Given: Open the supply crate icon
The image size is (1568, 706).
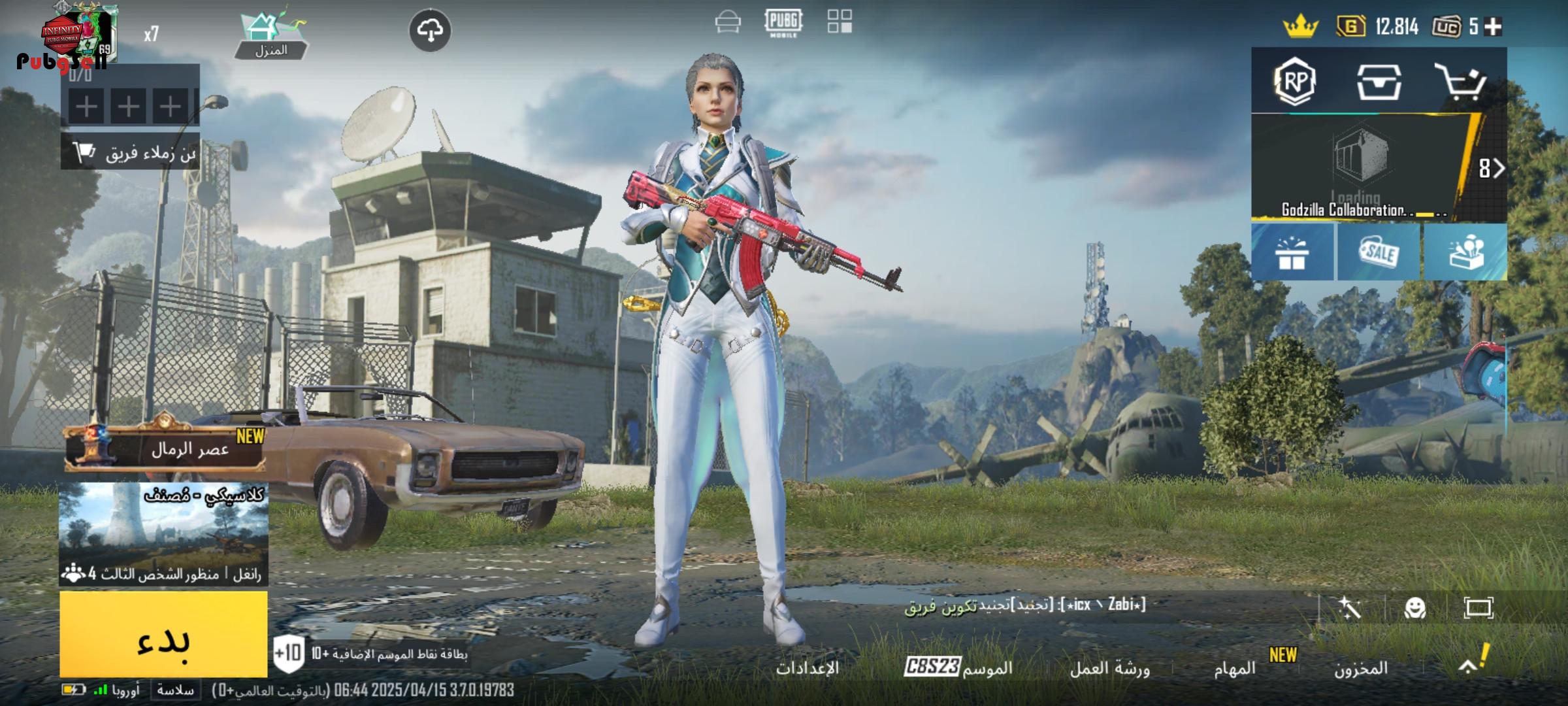Looking at the screenshot, I should tap(1379, 82).
